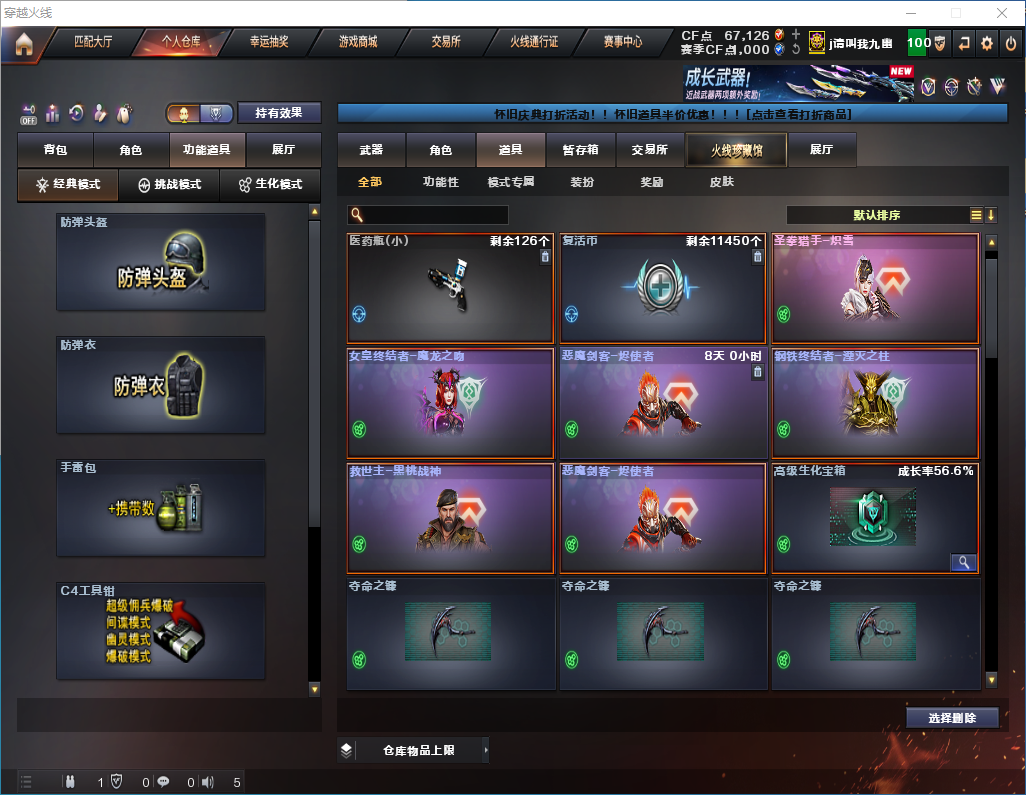
Task: Select the 防弹头盔 helmet slot
Action: coord(161,262)
